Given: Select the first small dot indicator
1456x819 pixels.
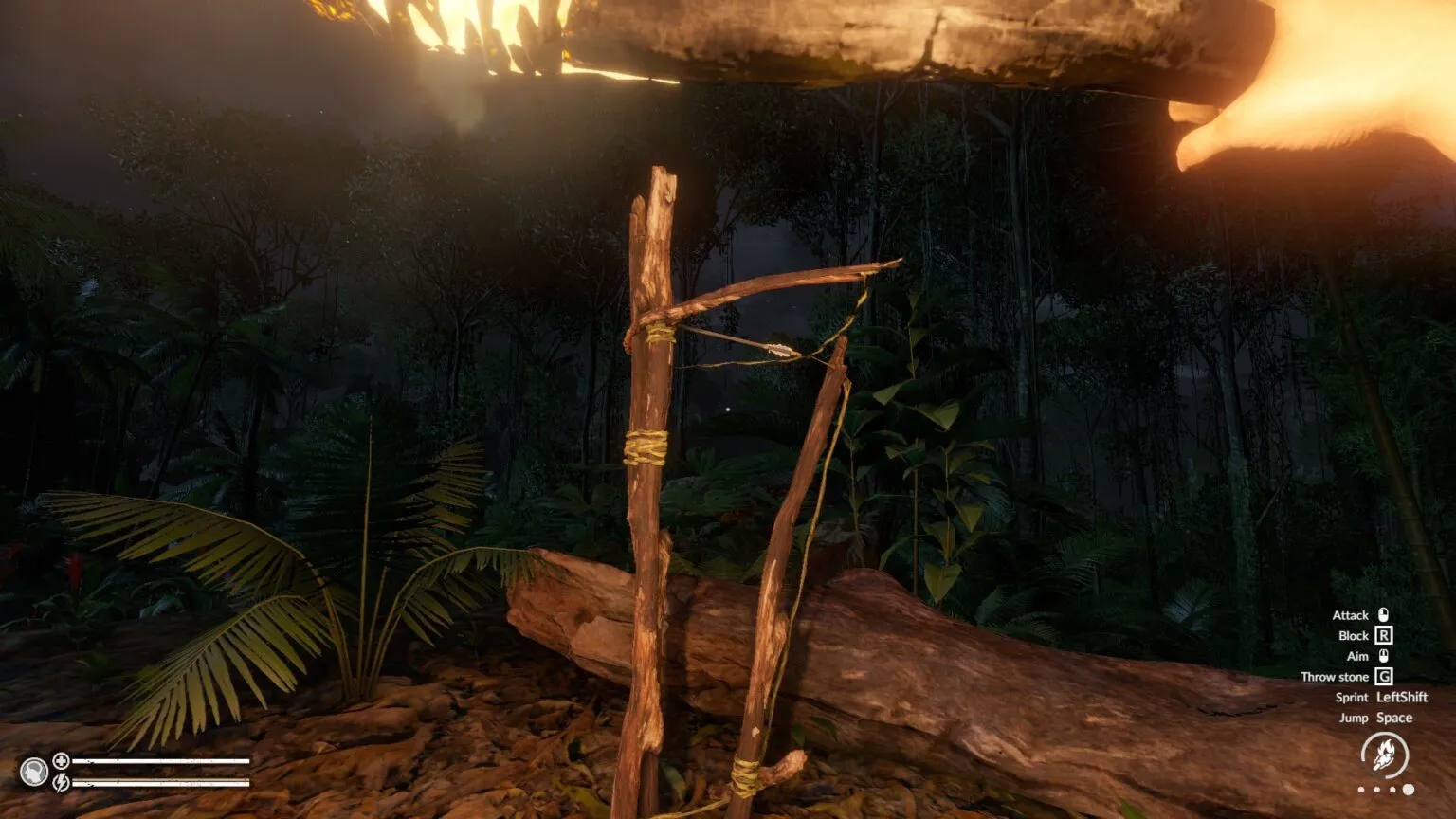Looking at the screenshot, I should (x=1361, y=789).
